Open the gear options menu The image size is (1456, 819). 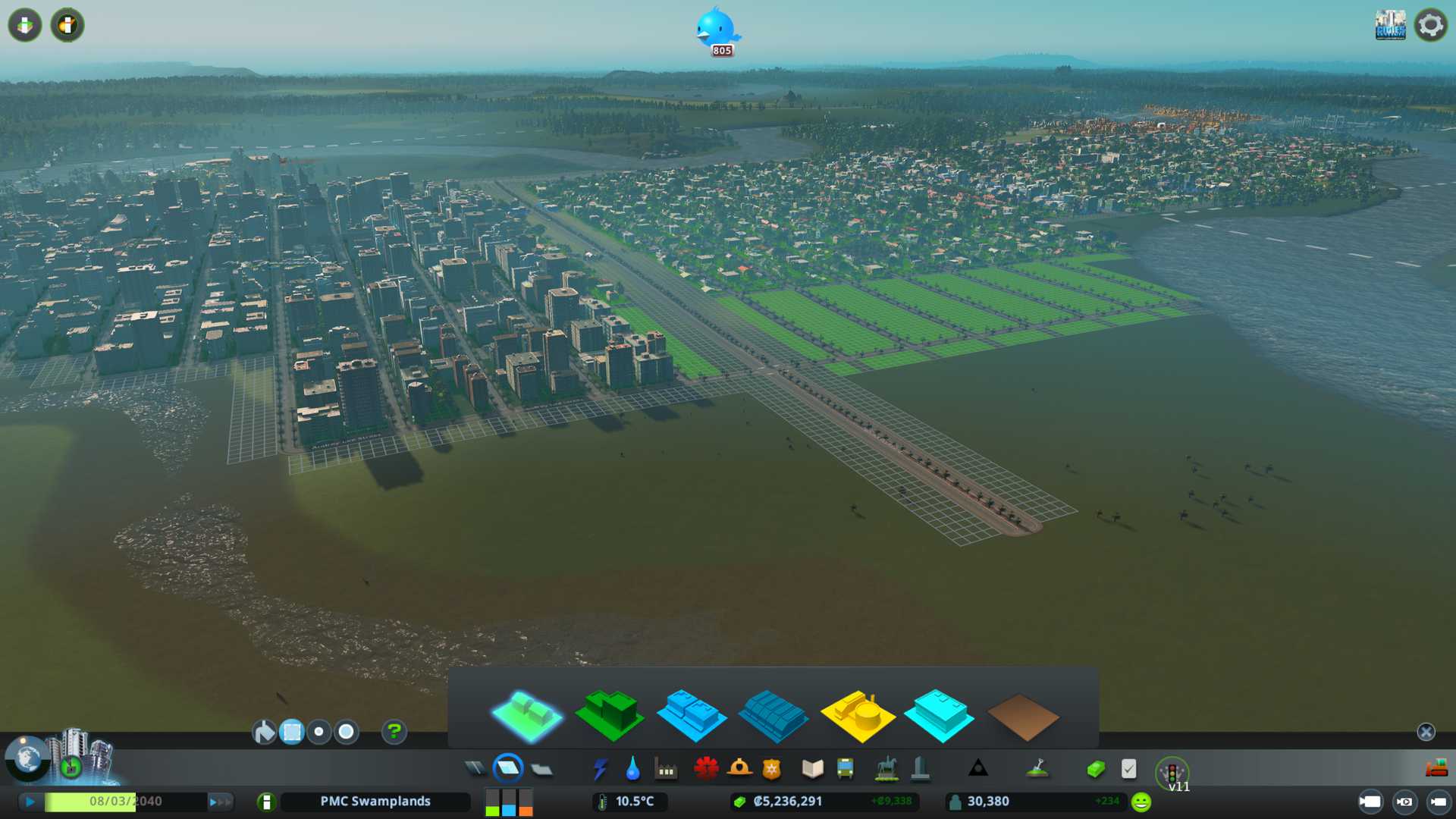click(1431, 25)
